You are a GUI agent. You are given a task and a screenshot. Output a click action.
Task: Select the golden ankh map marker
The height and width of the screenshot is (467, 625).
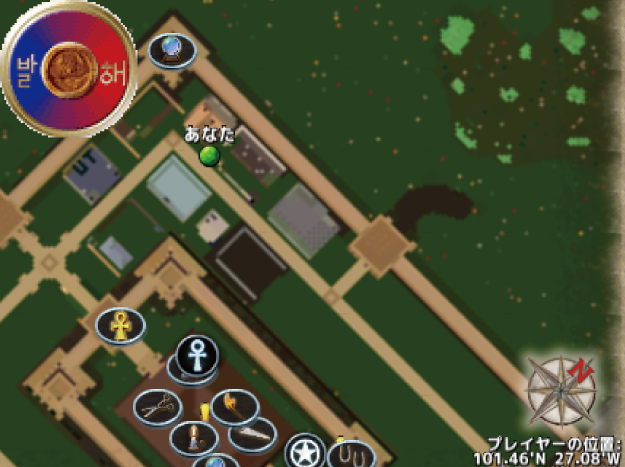click(120, 324)
